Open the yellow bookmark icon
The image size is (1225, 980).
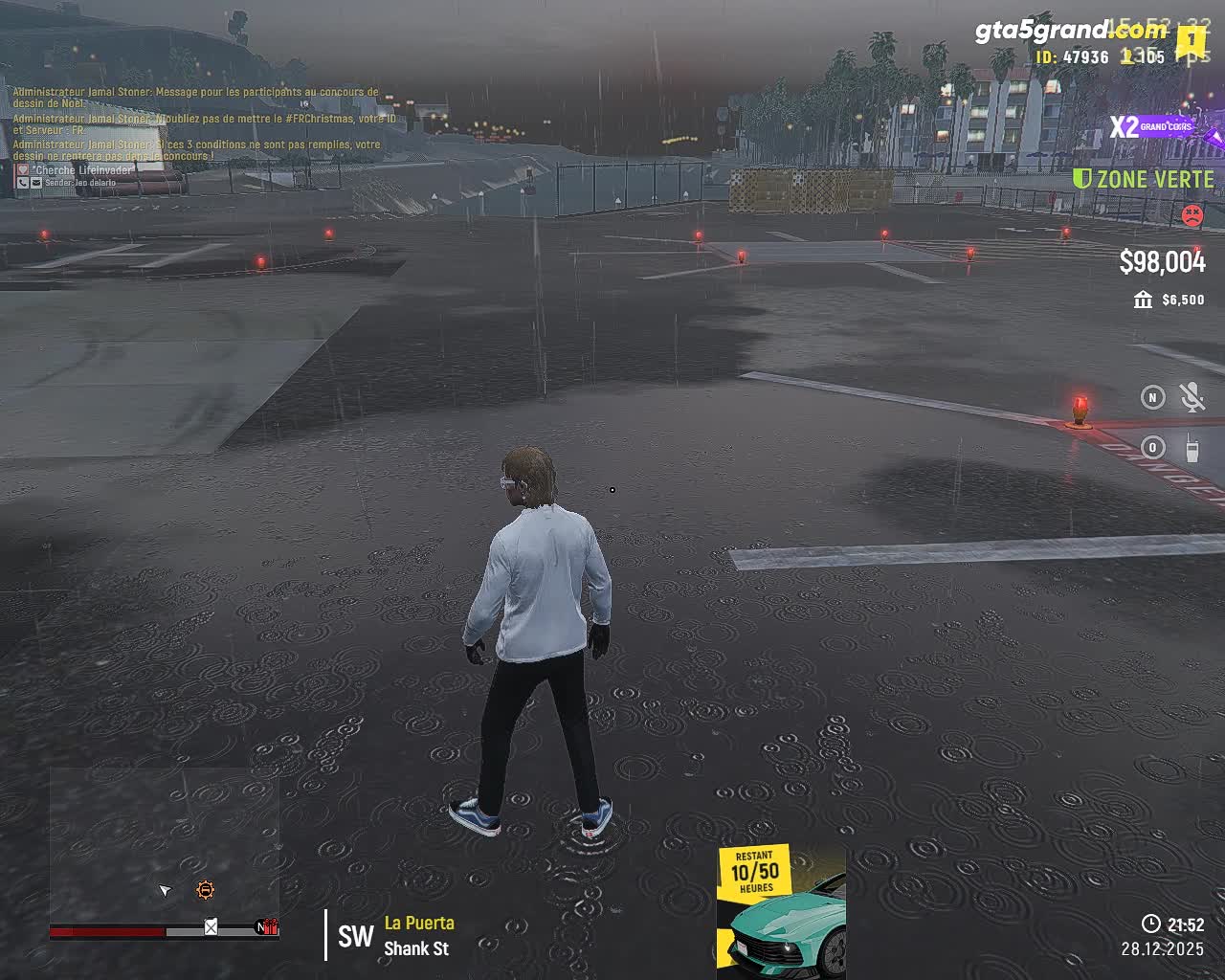pyautogui.click(x=1191, y=41)
